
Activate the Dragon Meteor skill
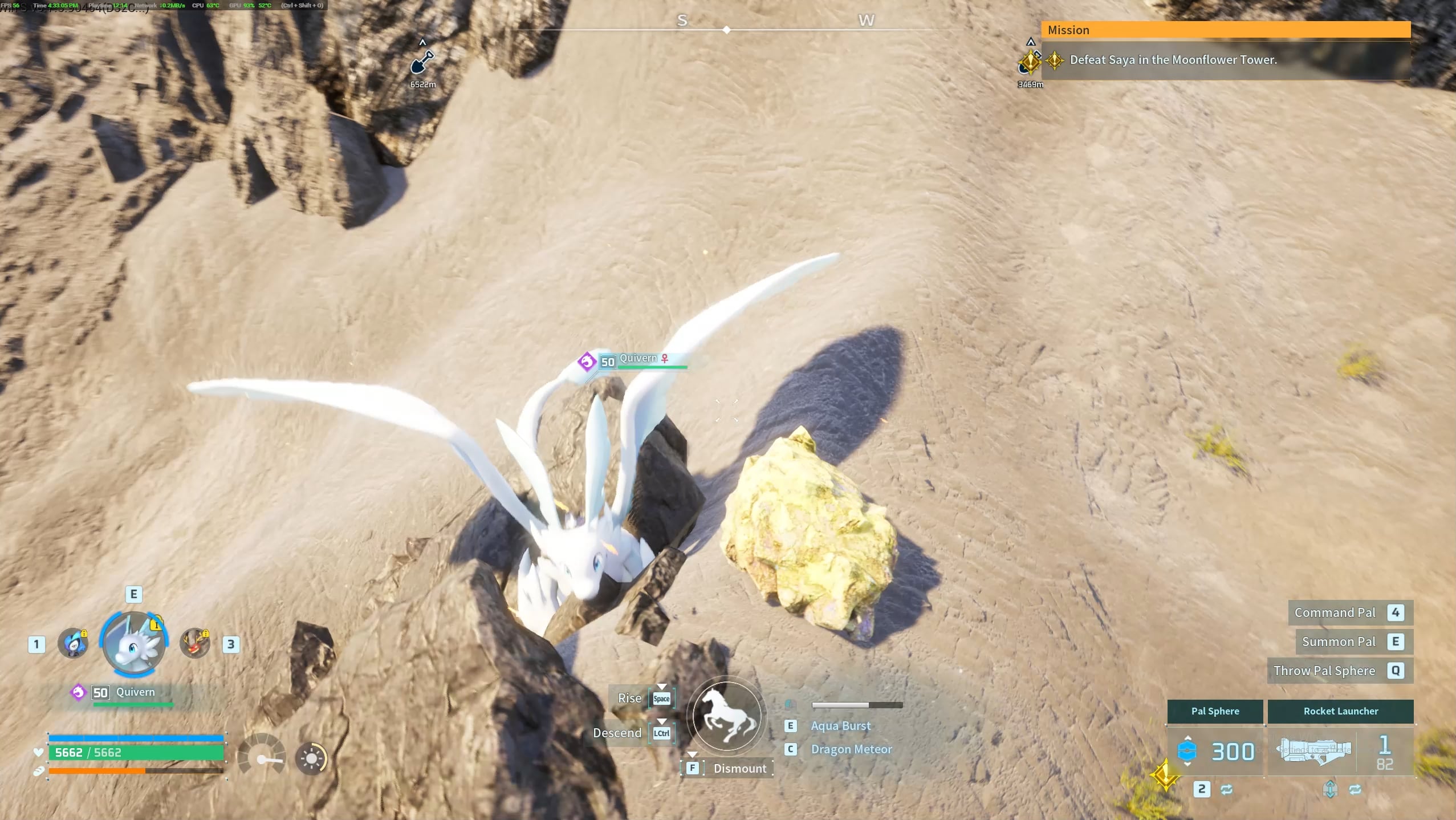pos(851,749)
